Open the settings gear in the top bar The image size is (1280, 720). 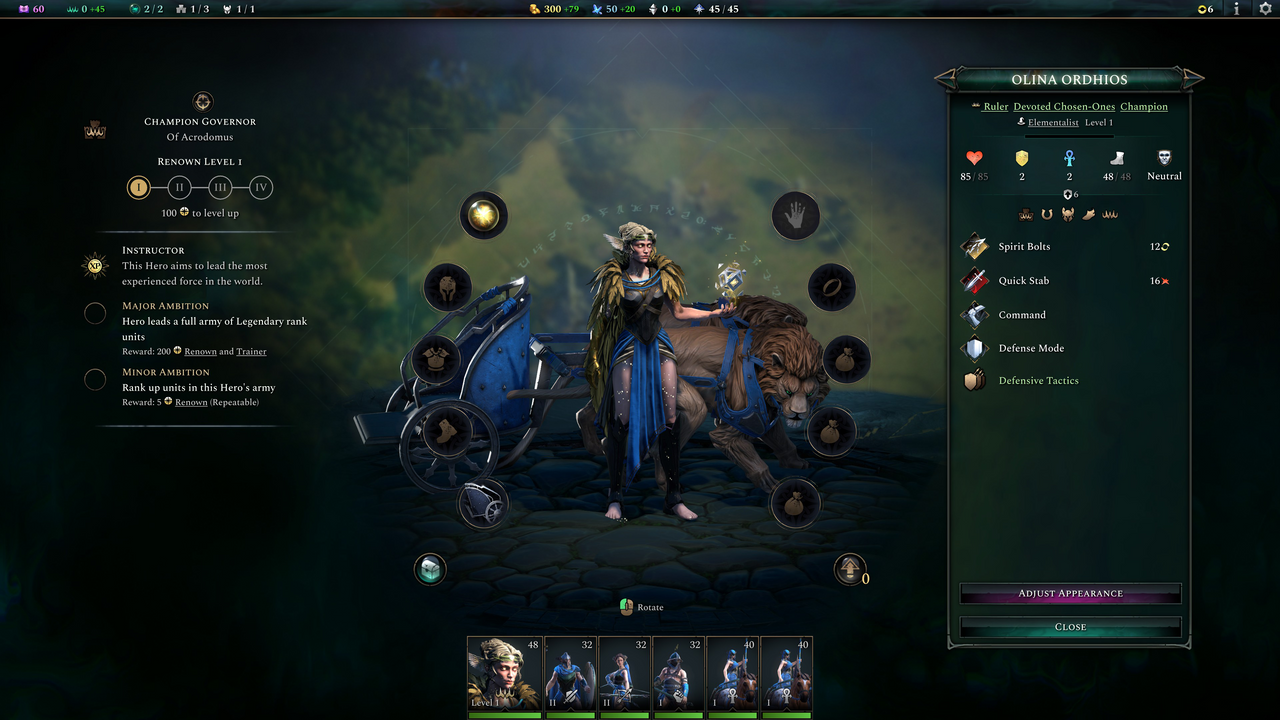(x=1266, y=8)
